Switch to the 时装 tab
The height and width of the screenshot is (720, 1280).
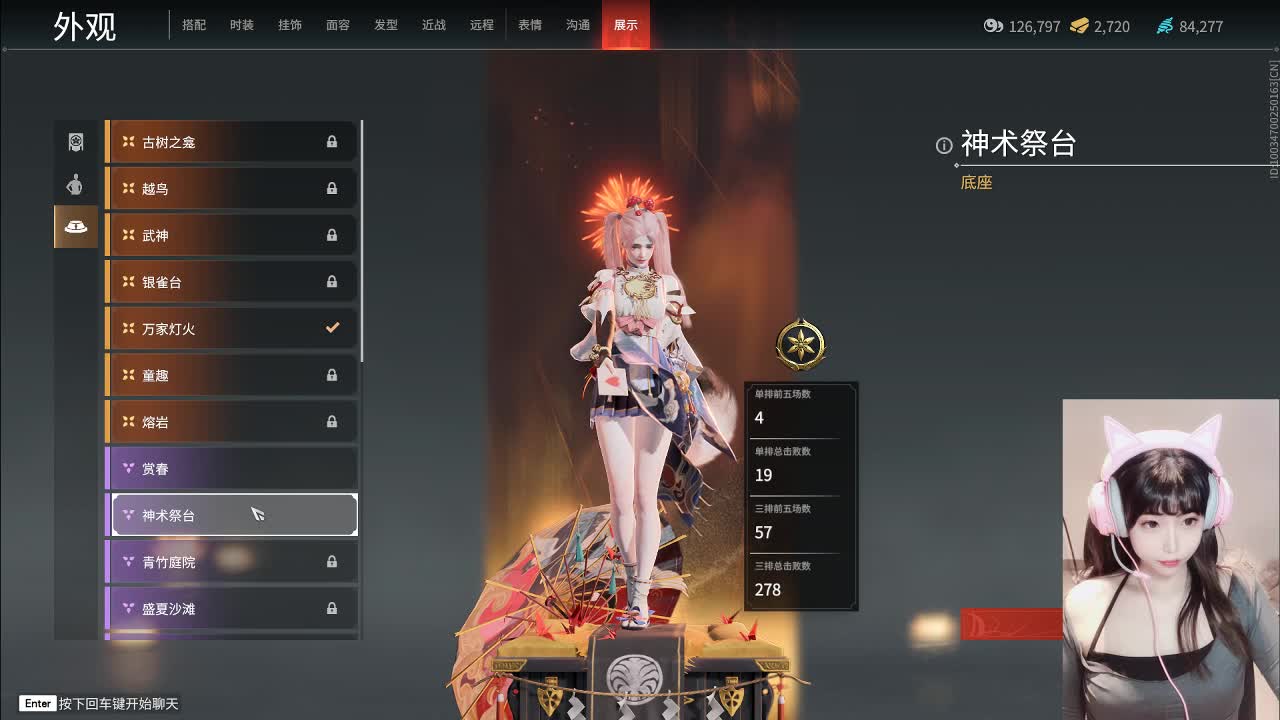tap(242, 25)
